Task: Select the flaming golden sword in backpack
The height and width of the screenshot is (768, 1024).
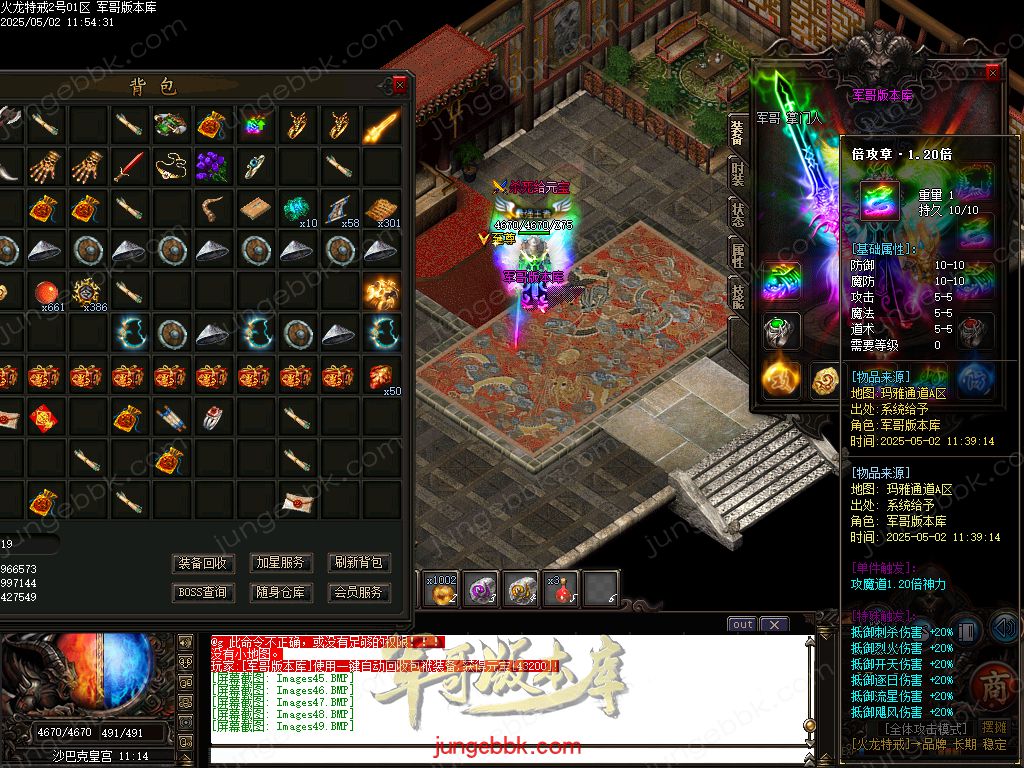Action: click(380, 125)
